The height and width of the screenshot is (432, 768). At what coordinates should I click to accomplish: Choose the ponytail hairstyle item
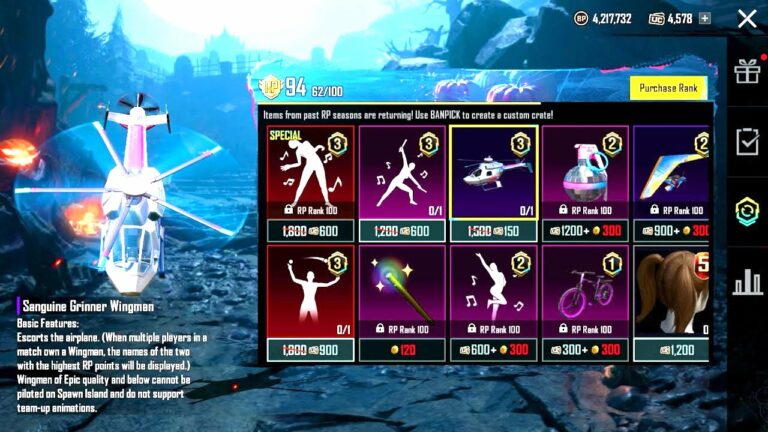point(672,294)
